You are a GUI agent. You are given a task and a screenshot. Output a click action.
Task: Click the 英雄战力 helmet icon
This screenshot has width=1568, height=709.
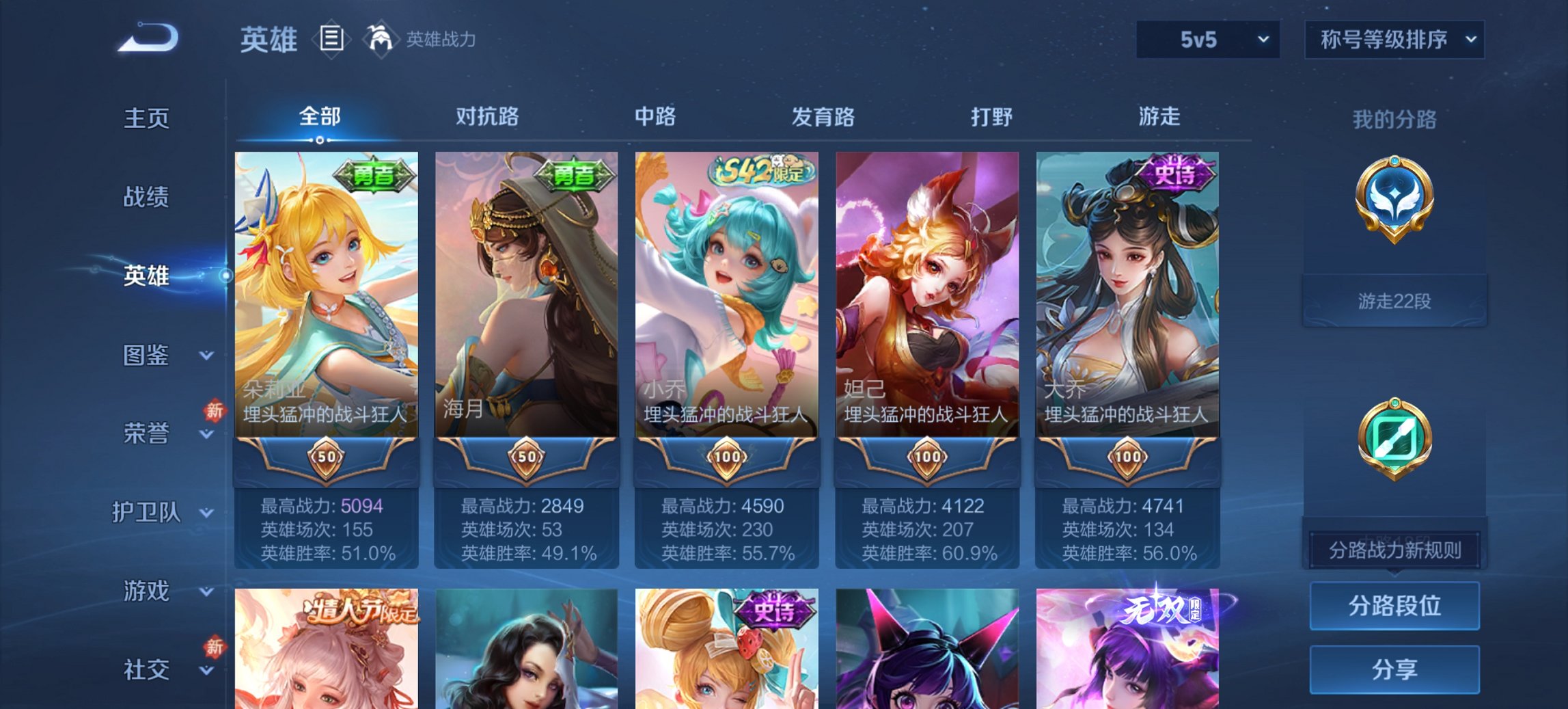[x=381, y=38]
